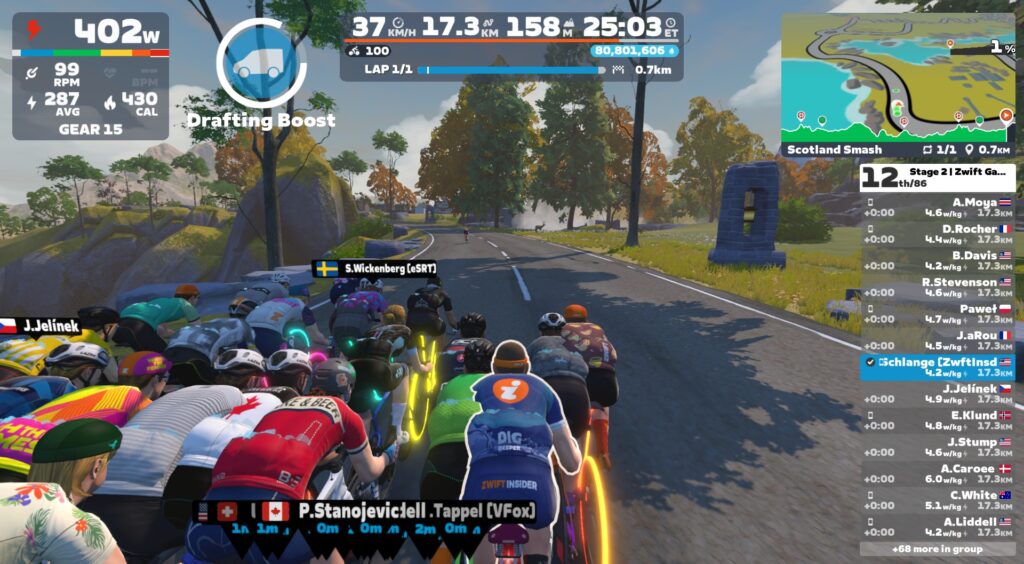Screen dimensions: 1024x564
Task: Select C.White rider row
Action: (938, 500)
